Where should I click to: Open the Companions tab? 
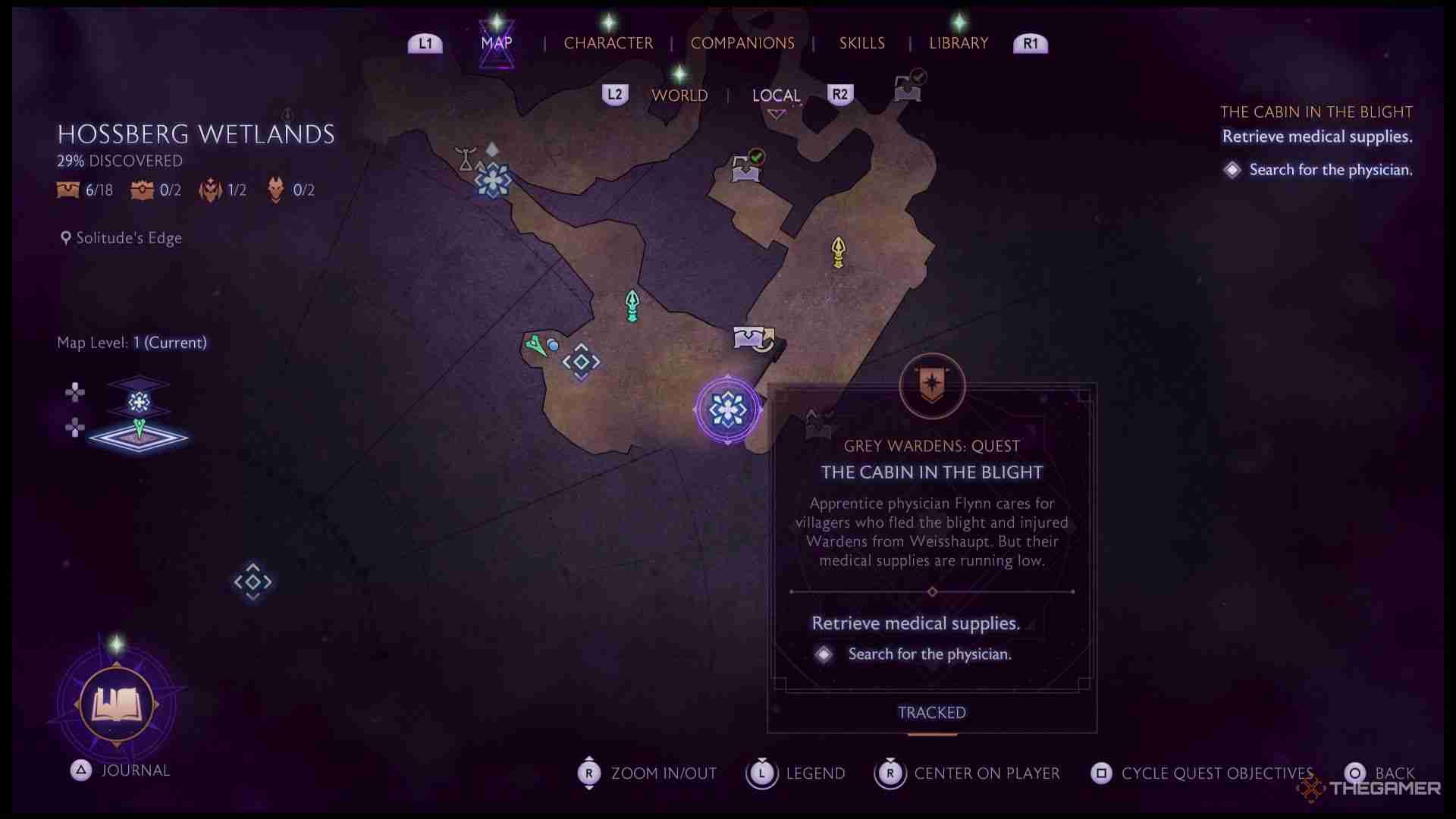[742, 43]
